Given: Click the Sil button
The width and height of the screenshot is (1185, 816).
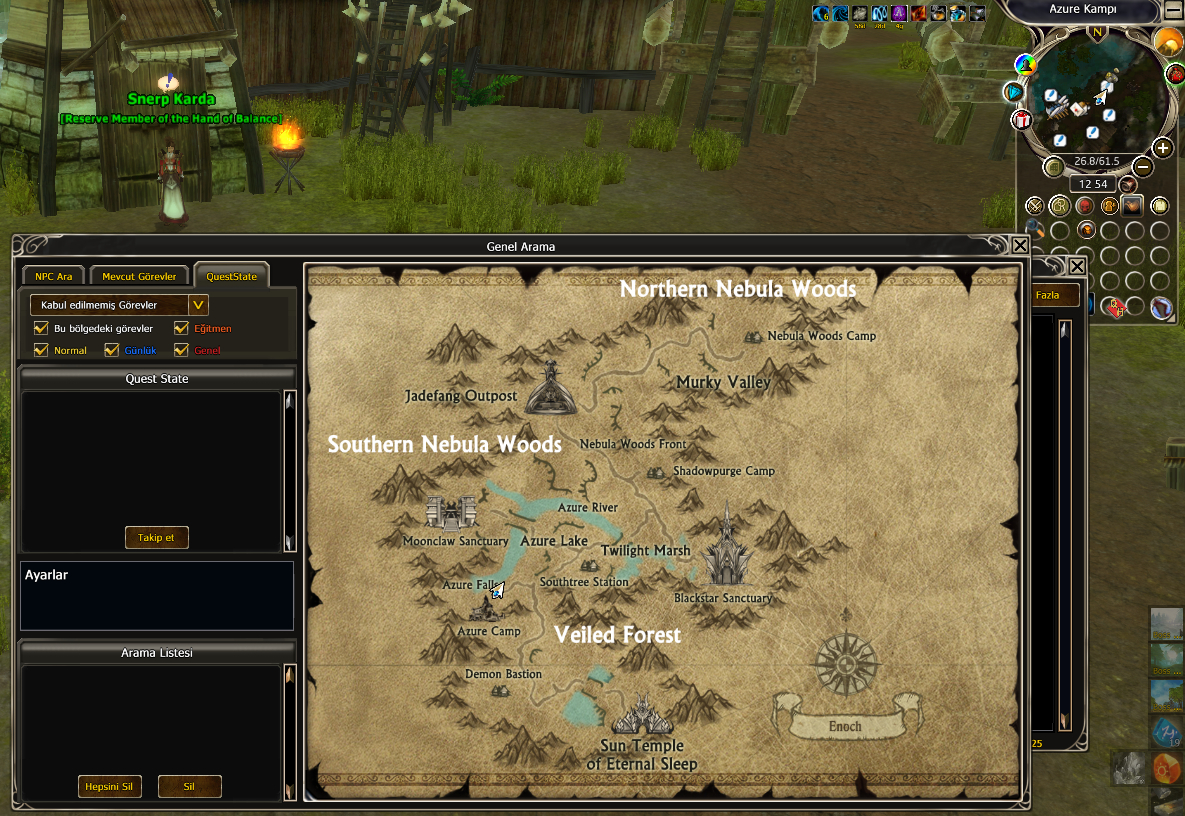Looking at the screenshot, I should [189, 786].
